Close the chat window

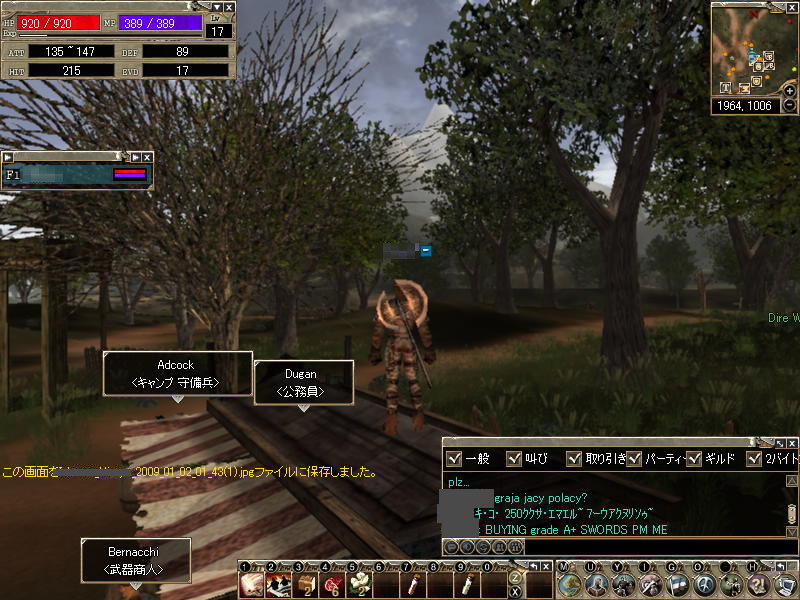click(791, 443)
